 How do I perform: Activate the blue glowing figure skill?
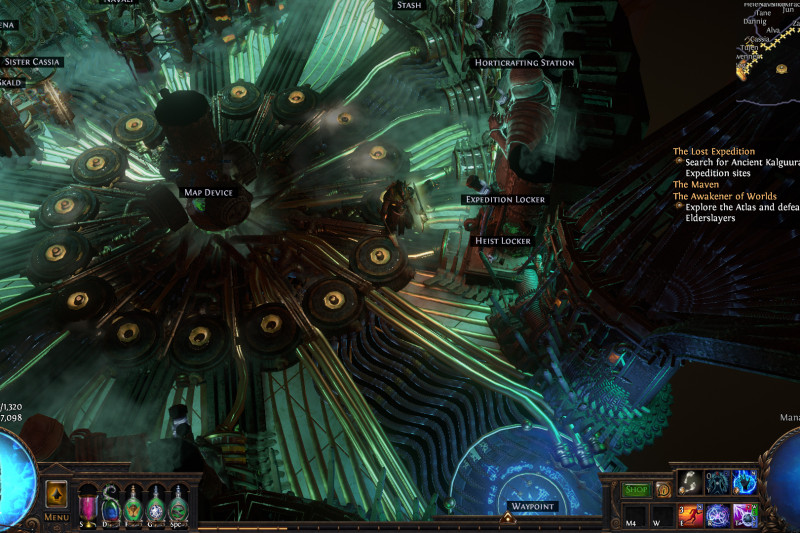coord(717,482)
